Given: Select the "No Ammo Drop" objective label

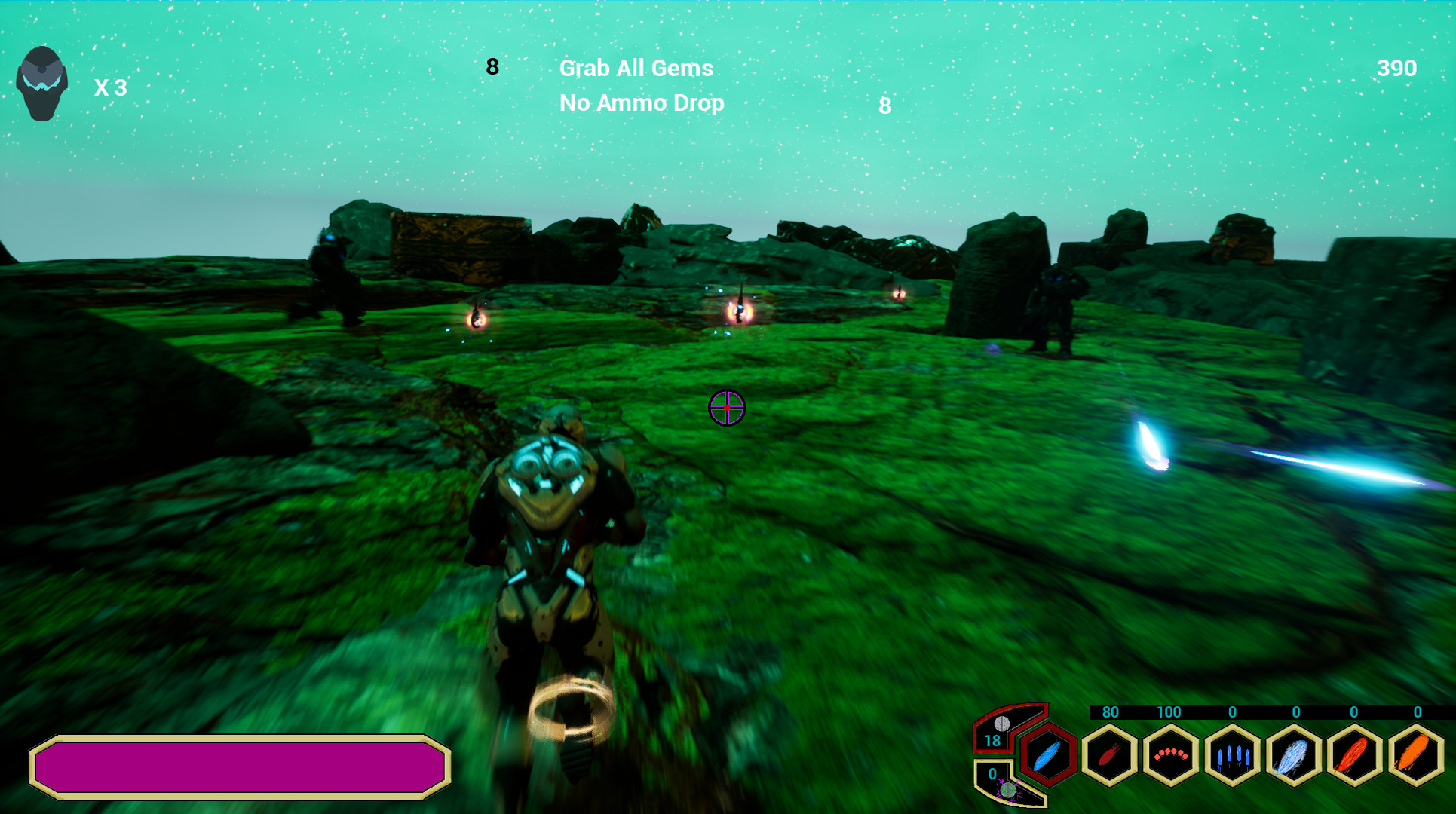Looking at the screenshot, I should coord(640,103).
